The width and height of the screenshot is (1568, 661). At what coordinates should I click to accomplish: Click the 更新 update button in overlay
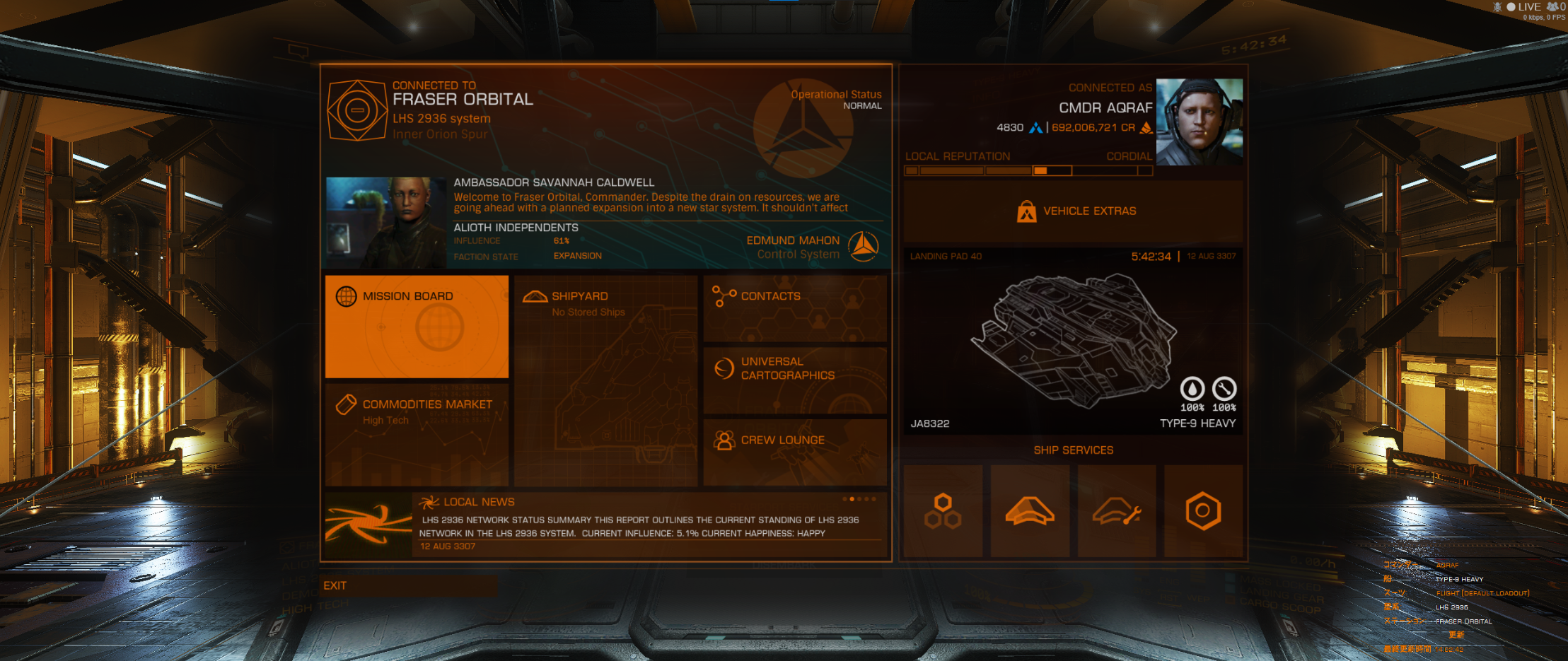1456,635
